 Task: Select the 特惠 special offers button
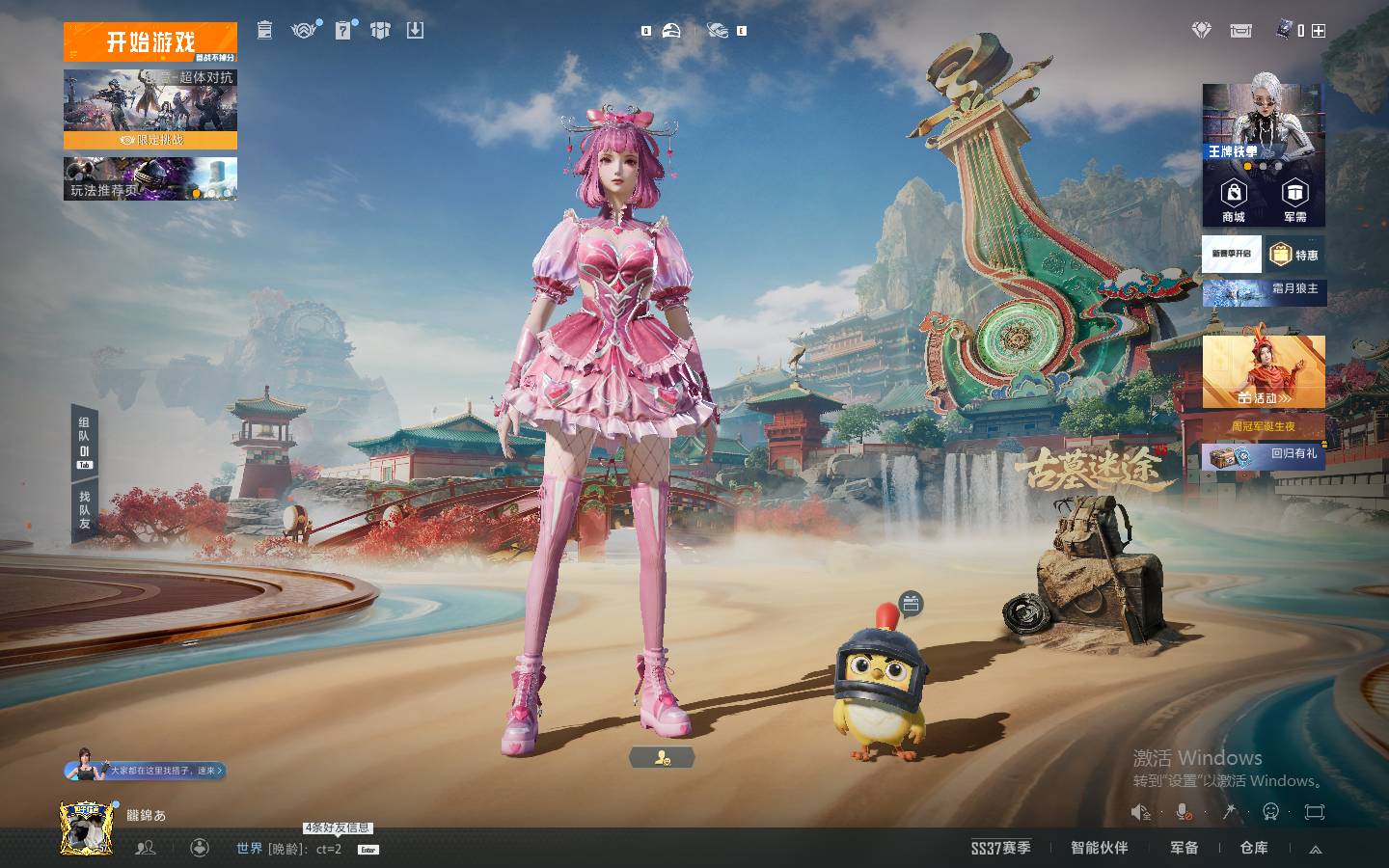click(1295, 255)
